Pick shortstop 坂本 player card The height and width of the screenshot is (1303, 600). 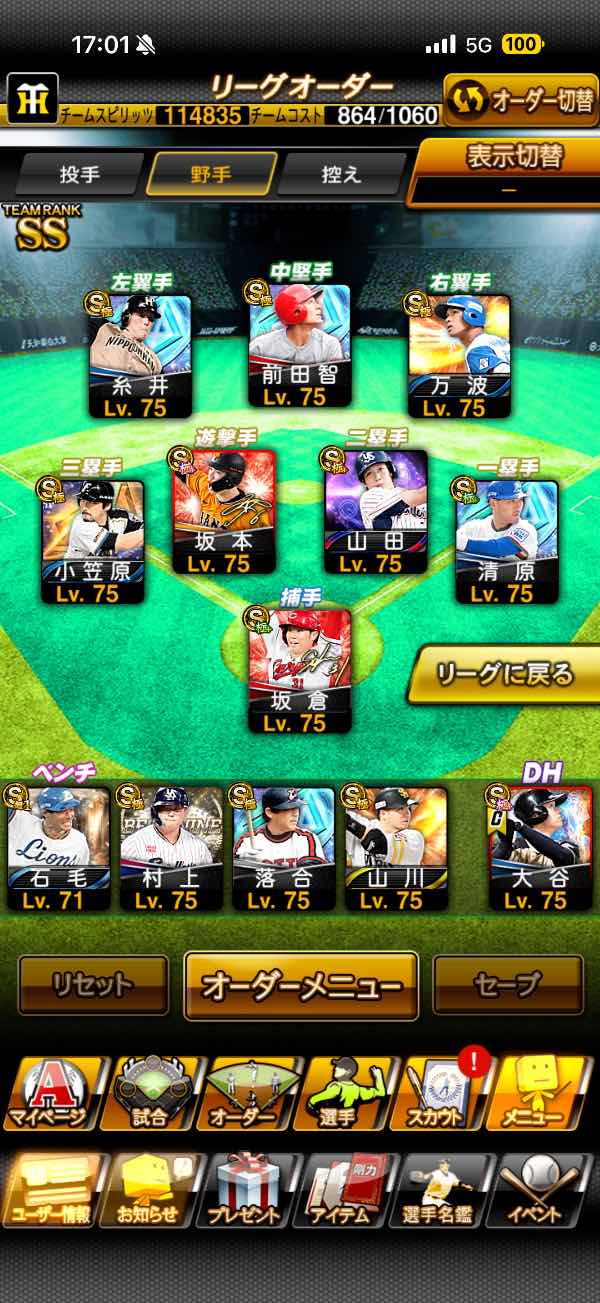(x=225, y=512)
